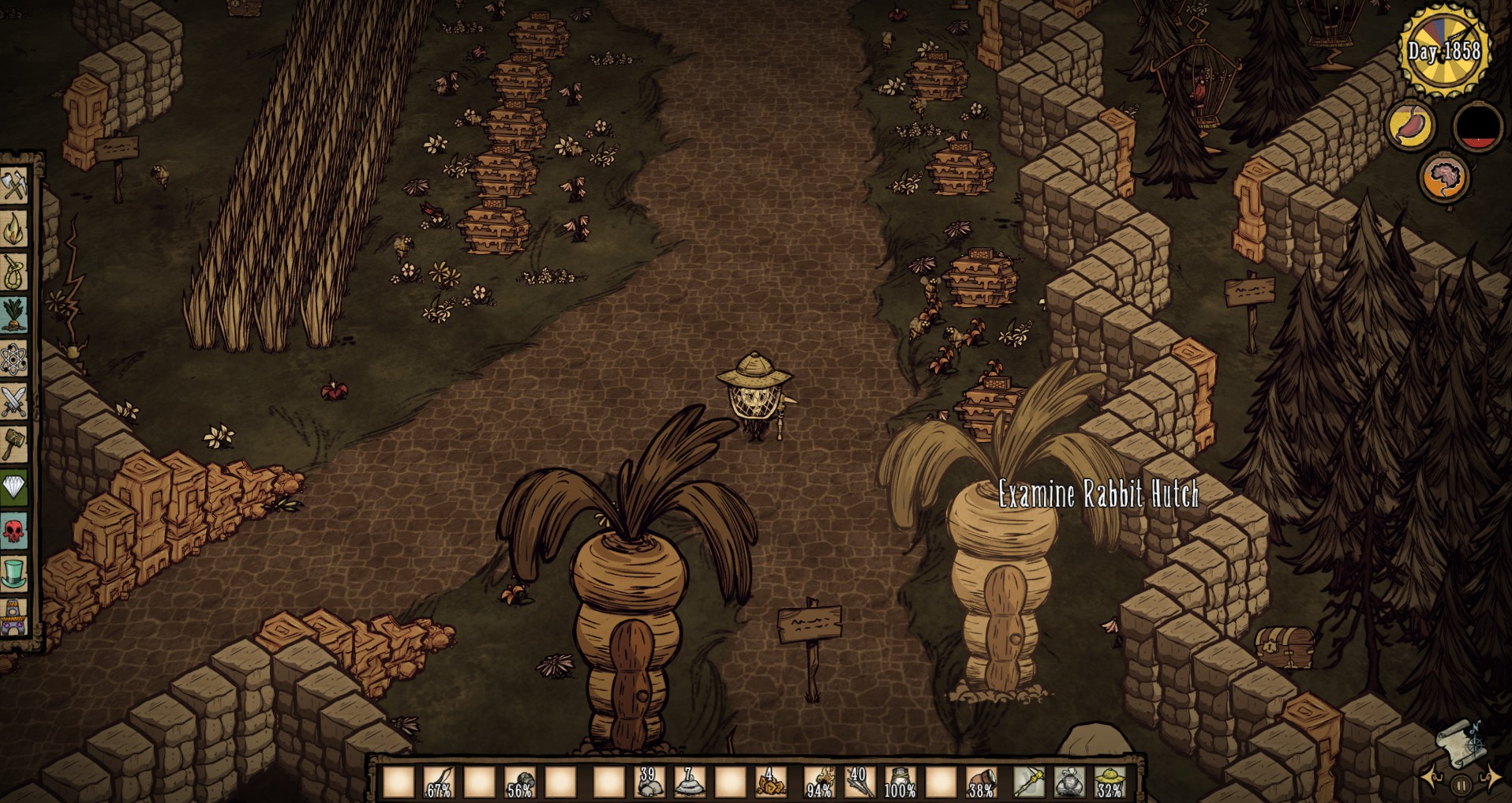1512x803 pixels.
Task: Open the green top hat Dress tab
Action: pos(14,573)
